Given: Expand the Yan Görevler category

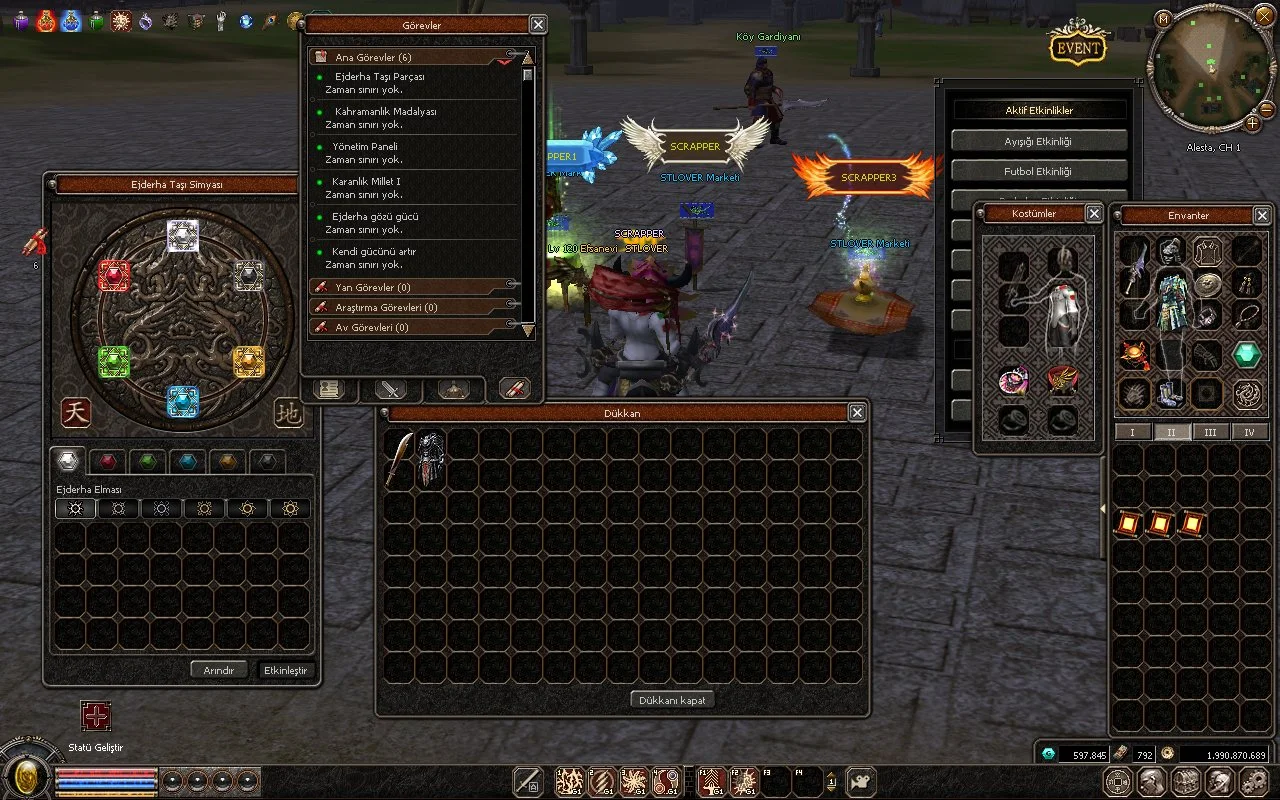Looking at the screenshot, I should click(372, 288).
